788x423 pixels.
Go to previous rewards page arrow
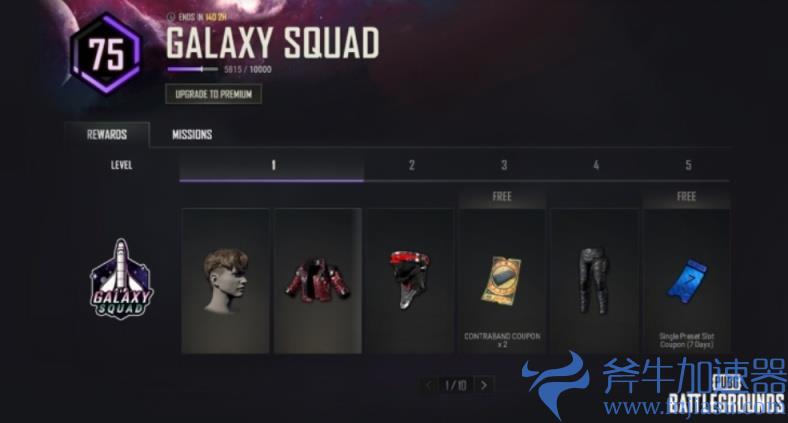click(x=429, y=385)
